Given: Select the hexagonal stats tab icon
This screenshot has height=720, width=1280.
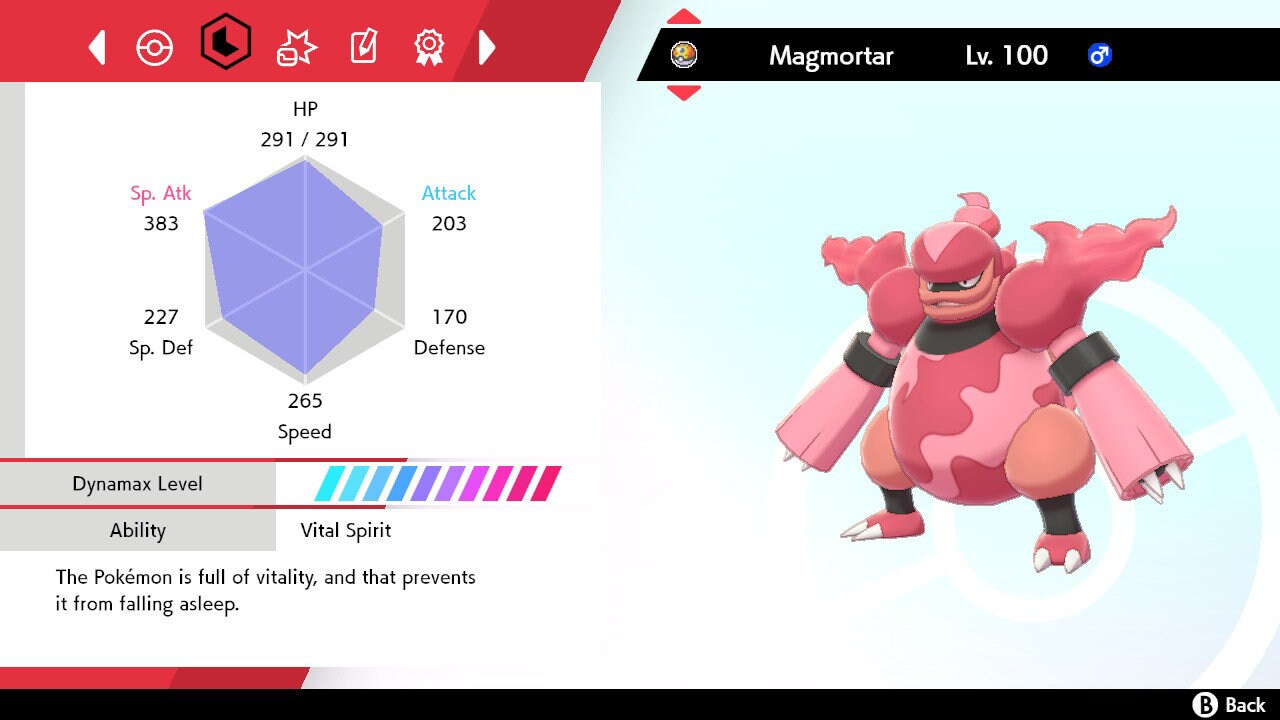Looking at the screenshot, I should [226, 46].
